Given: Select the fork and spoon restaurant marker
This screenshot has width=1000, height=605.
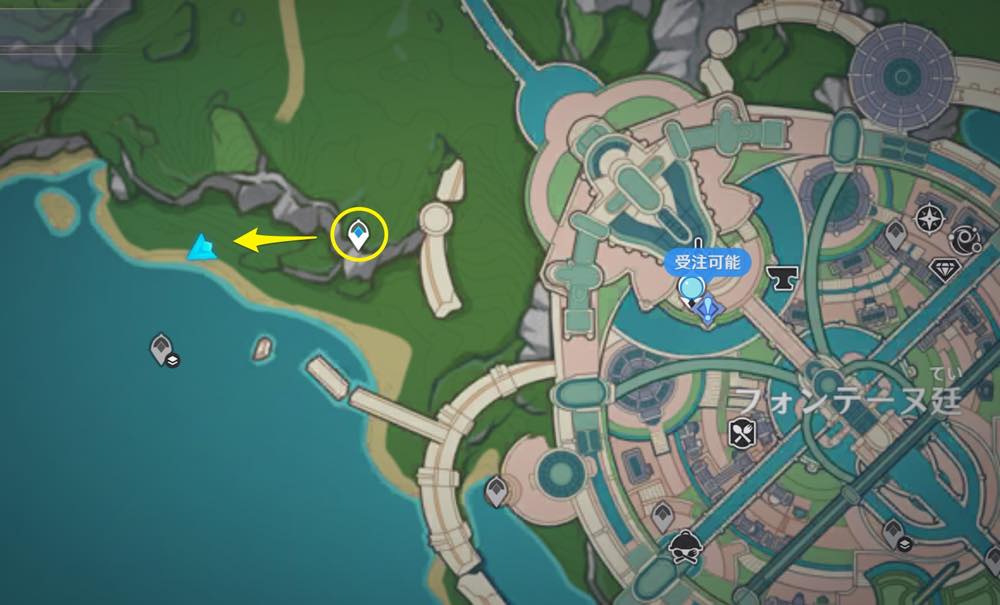Looking at the screenshot, I should coord(744,432).
